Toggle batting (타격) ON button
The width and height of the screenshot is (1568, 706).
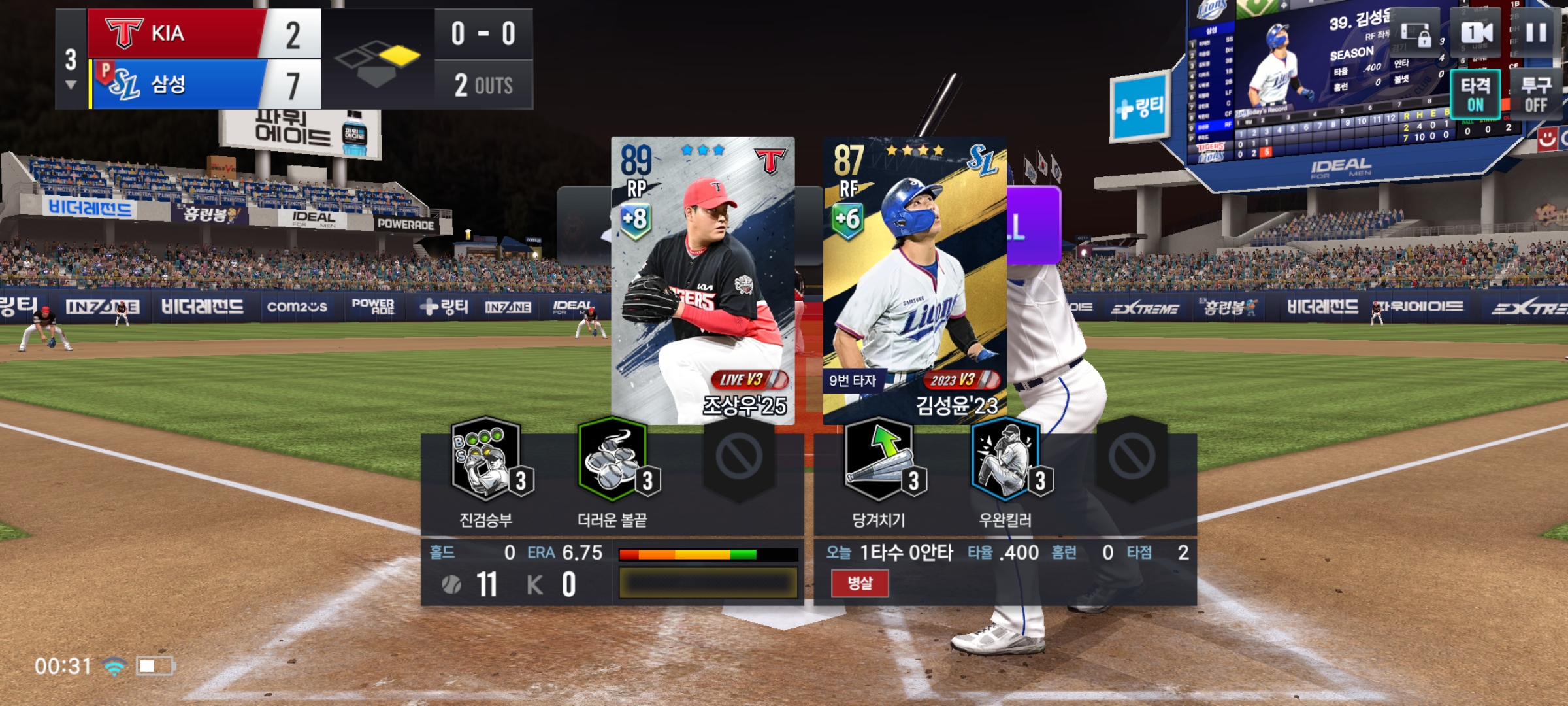tap(1475, 94)
